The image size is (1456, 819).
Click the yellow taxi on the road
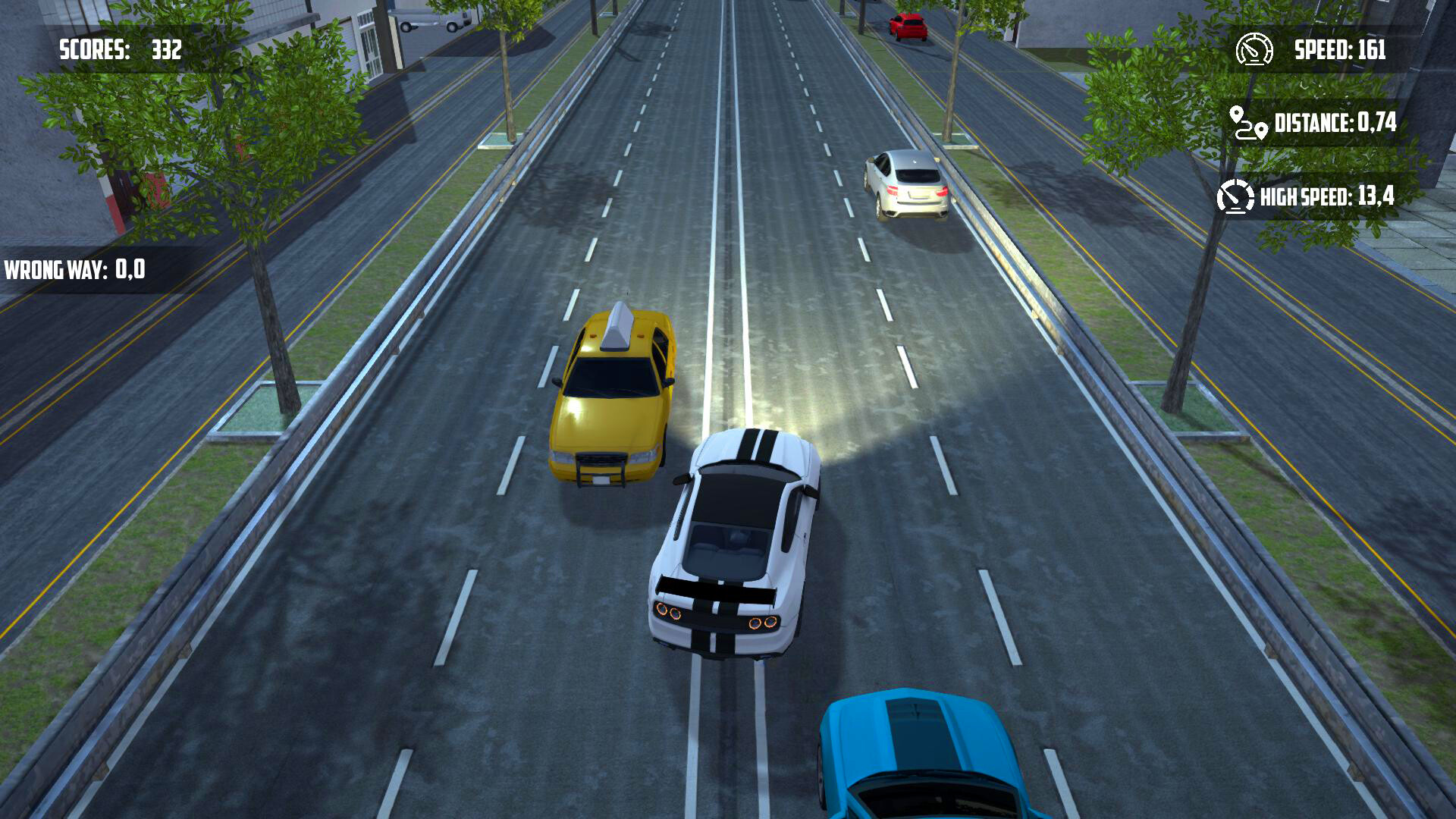coord(614,394)
